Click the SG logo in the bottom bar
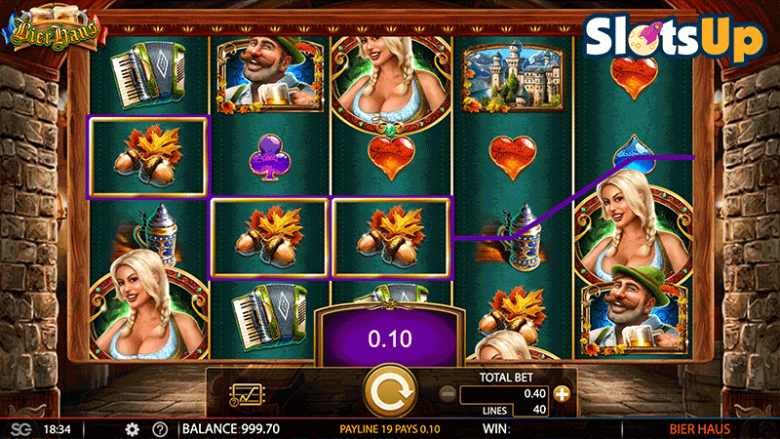The image size is (780, 439). [22, 429]
